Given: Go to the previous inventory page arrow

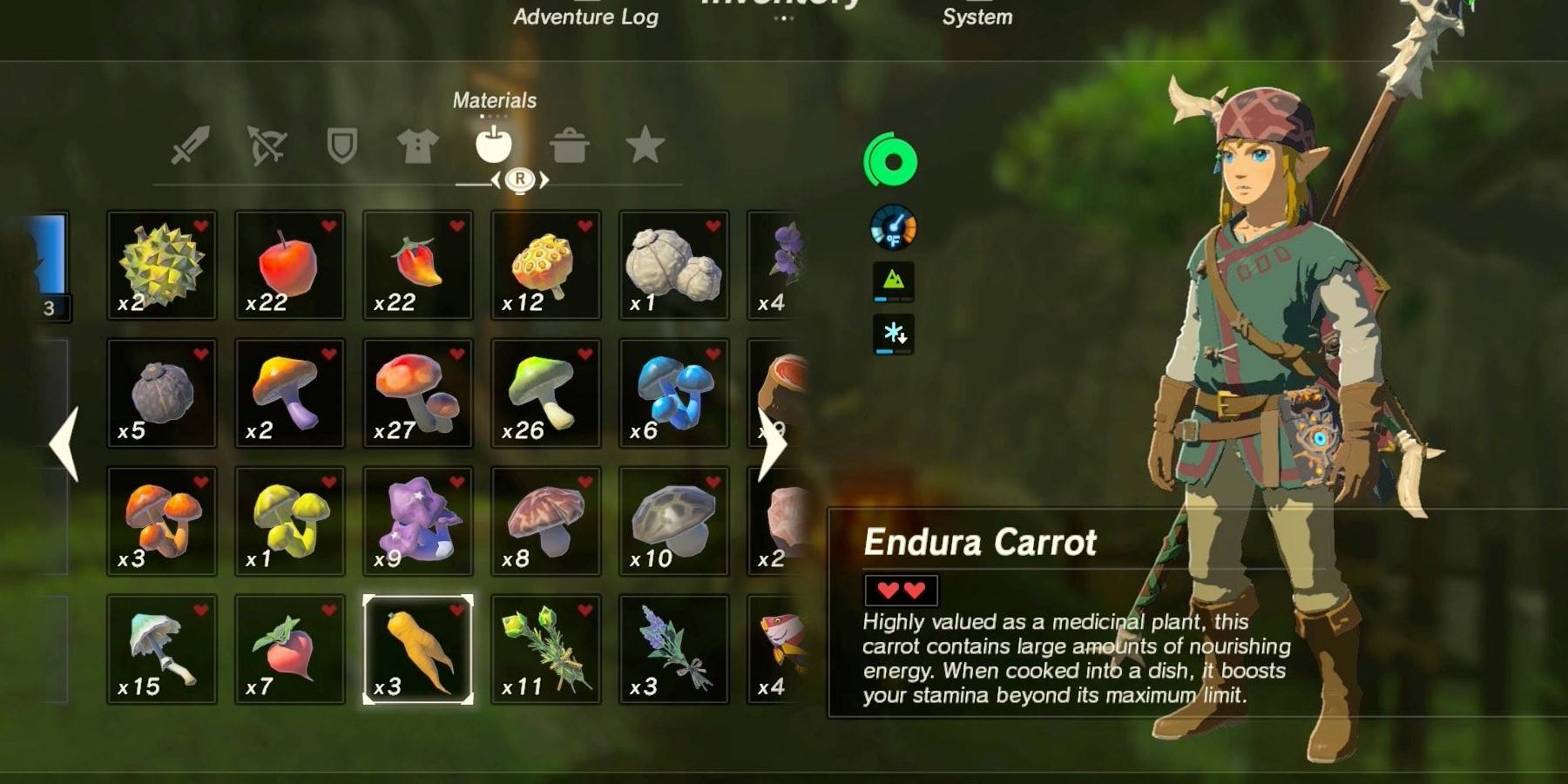Looking at the screenshot, I should click(x=64, y=444).
